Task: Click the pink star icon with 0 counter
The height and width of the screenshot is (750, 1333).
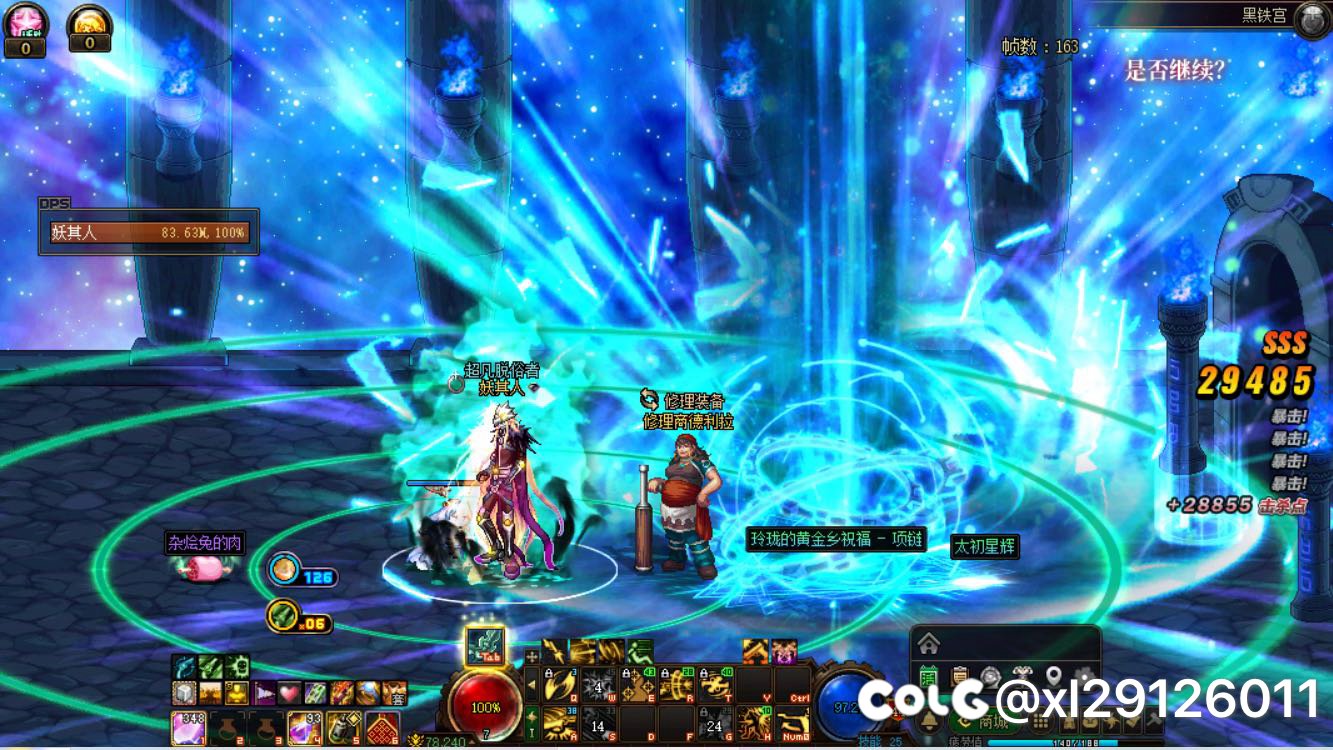Action: click(25, 22)
